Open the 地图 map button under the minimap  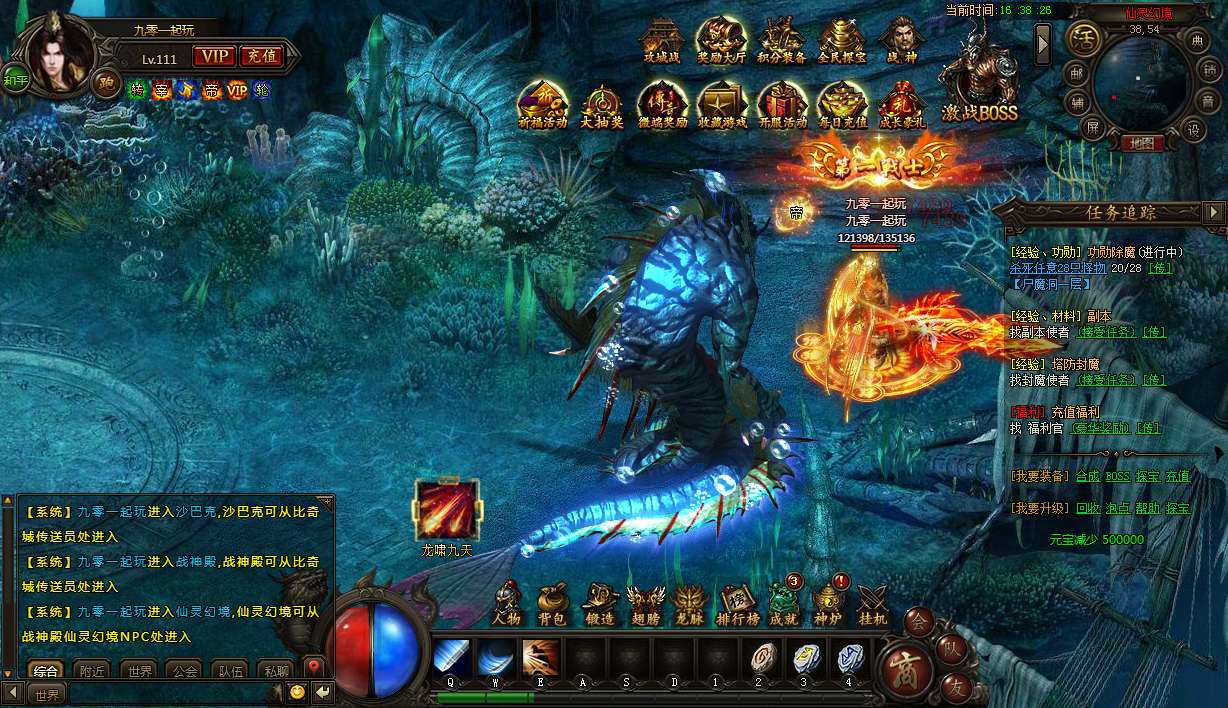click(x=1141, y=143)
